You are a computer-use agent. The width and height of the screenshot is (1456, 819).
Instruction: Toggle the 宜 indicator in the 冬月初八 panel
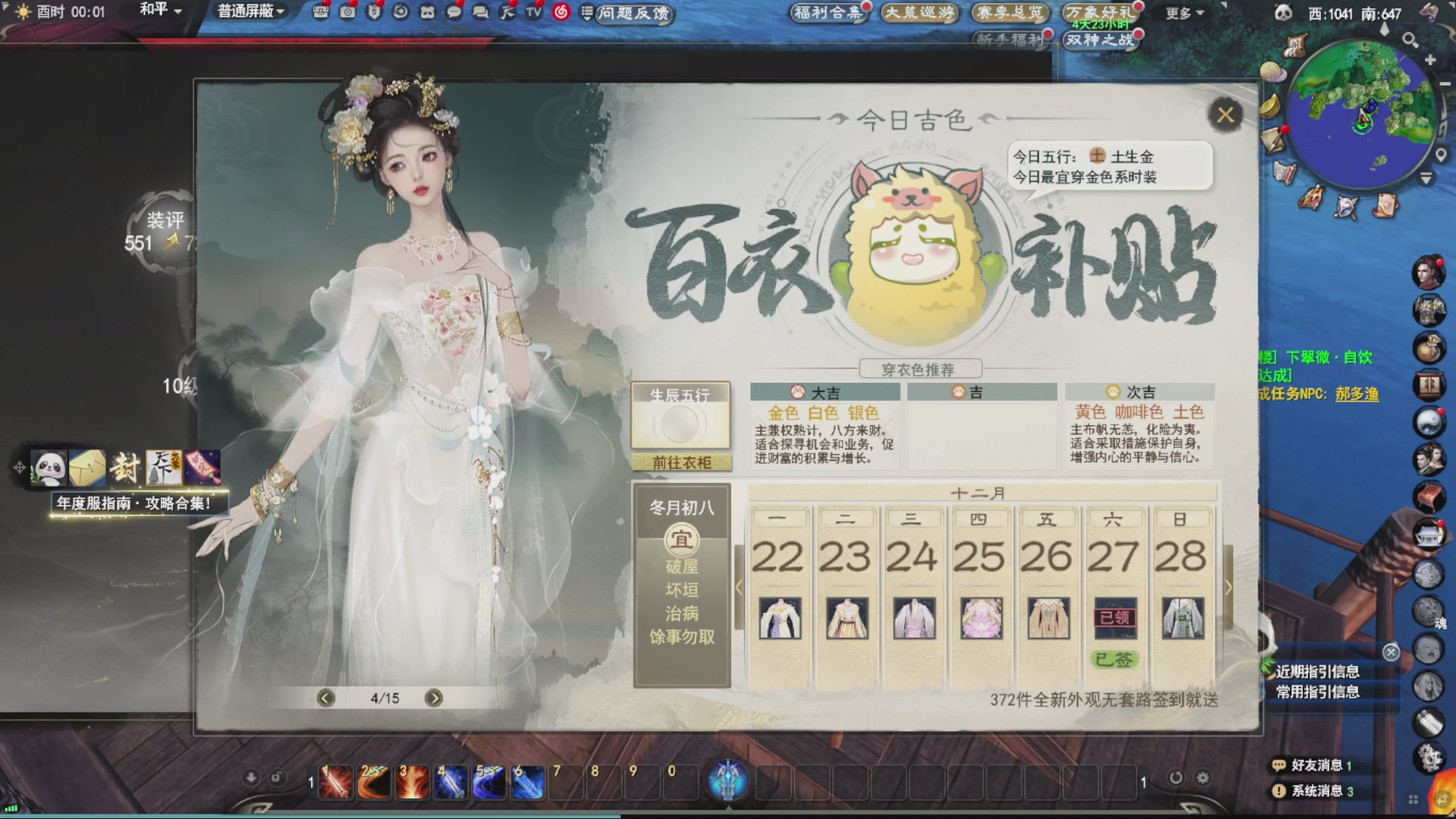(681, 543)
